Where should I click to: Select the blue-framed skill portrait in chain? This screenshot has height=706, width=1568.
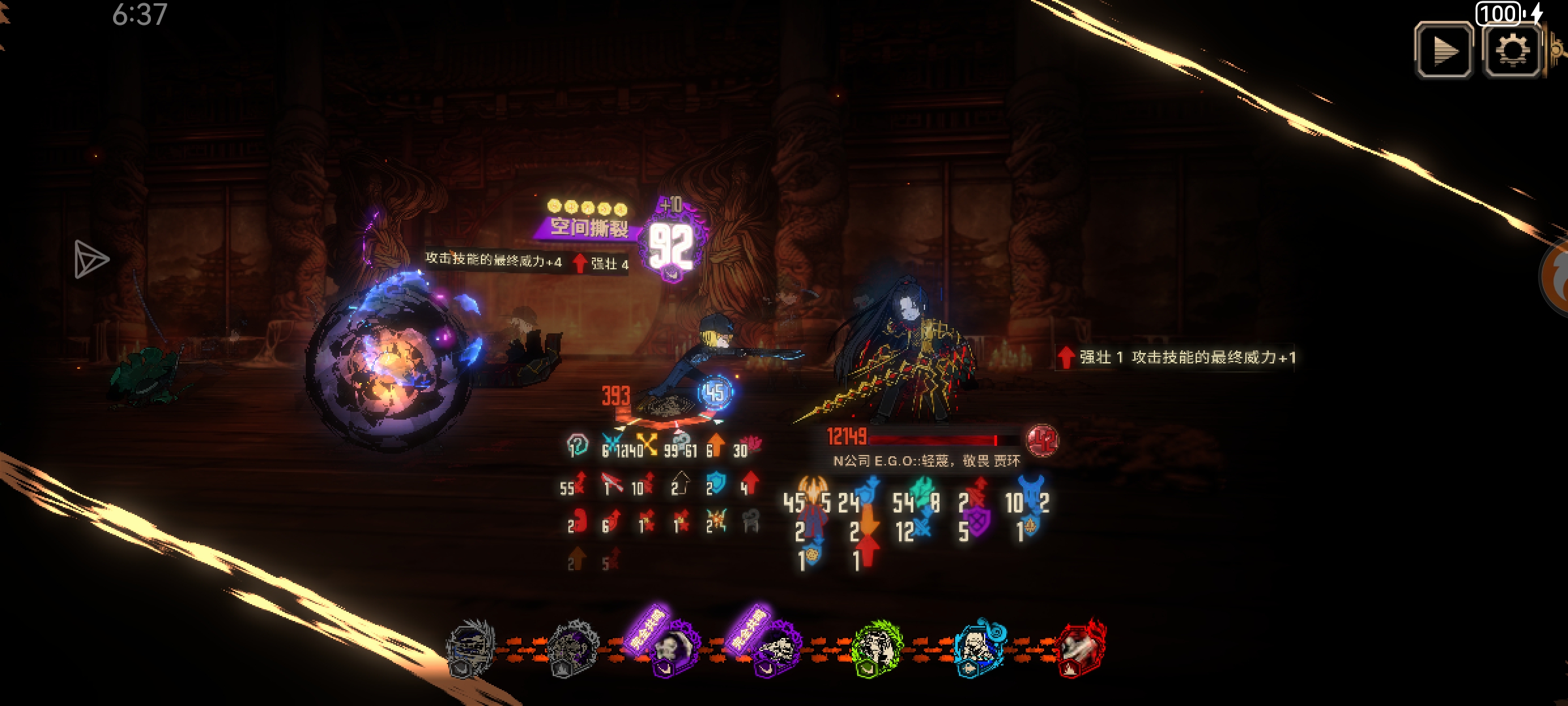(x=979, y=647)
